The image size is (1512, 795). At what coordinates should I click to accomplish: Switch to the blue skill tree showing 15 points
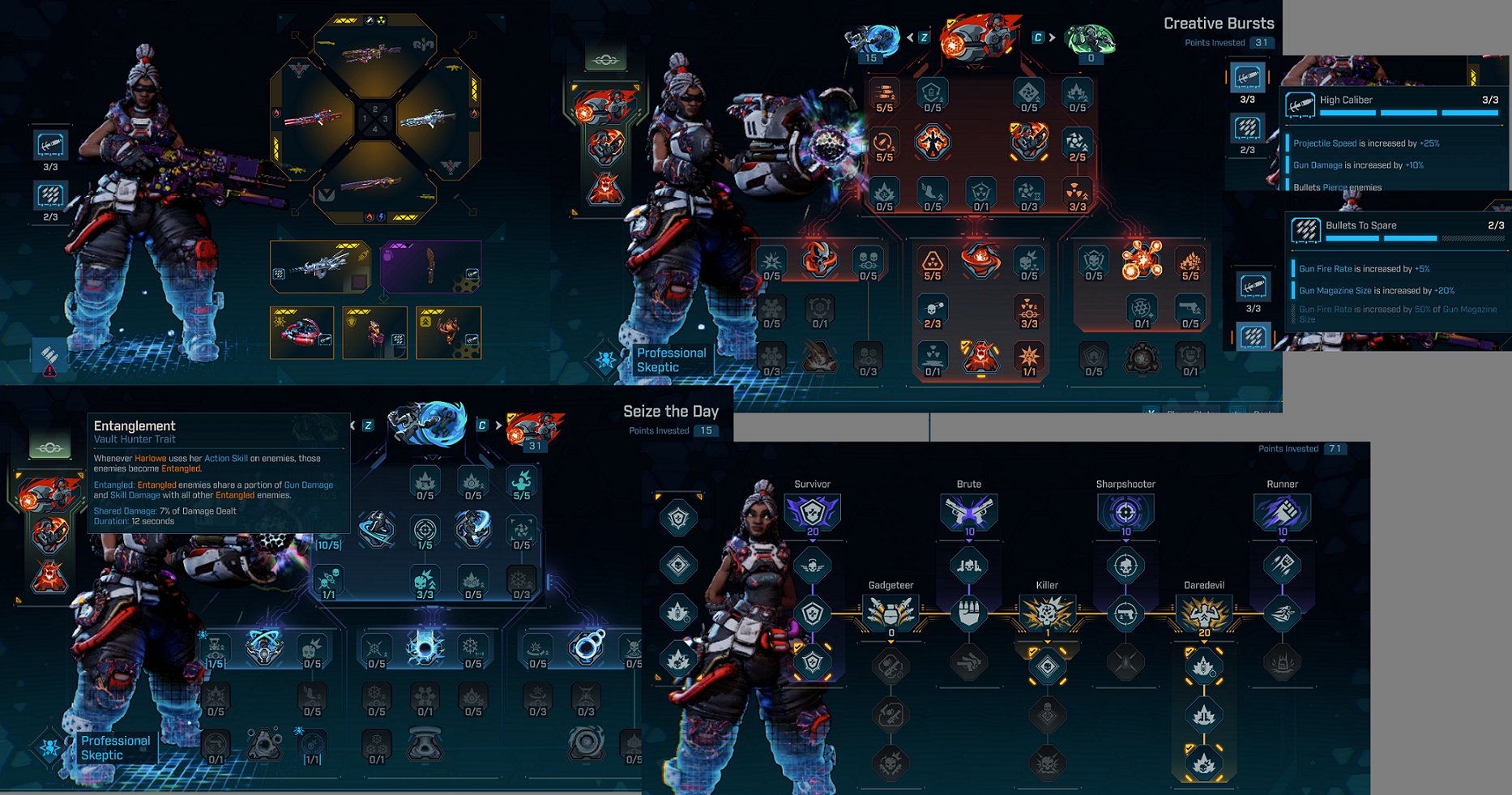pos(872,39)
